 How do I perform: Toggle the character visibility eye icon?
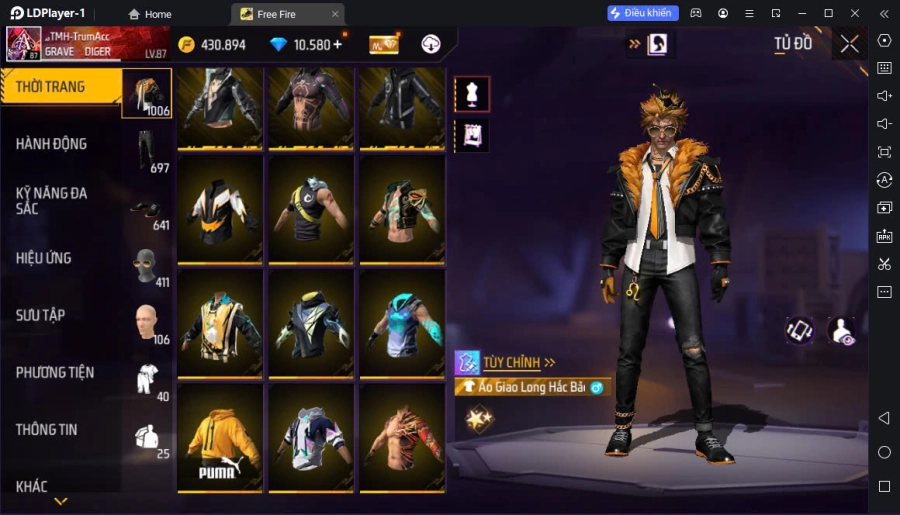pos(841,331)
